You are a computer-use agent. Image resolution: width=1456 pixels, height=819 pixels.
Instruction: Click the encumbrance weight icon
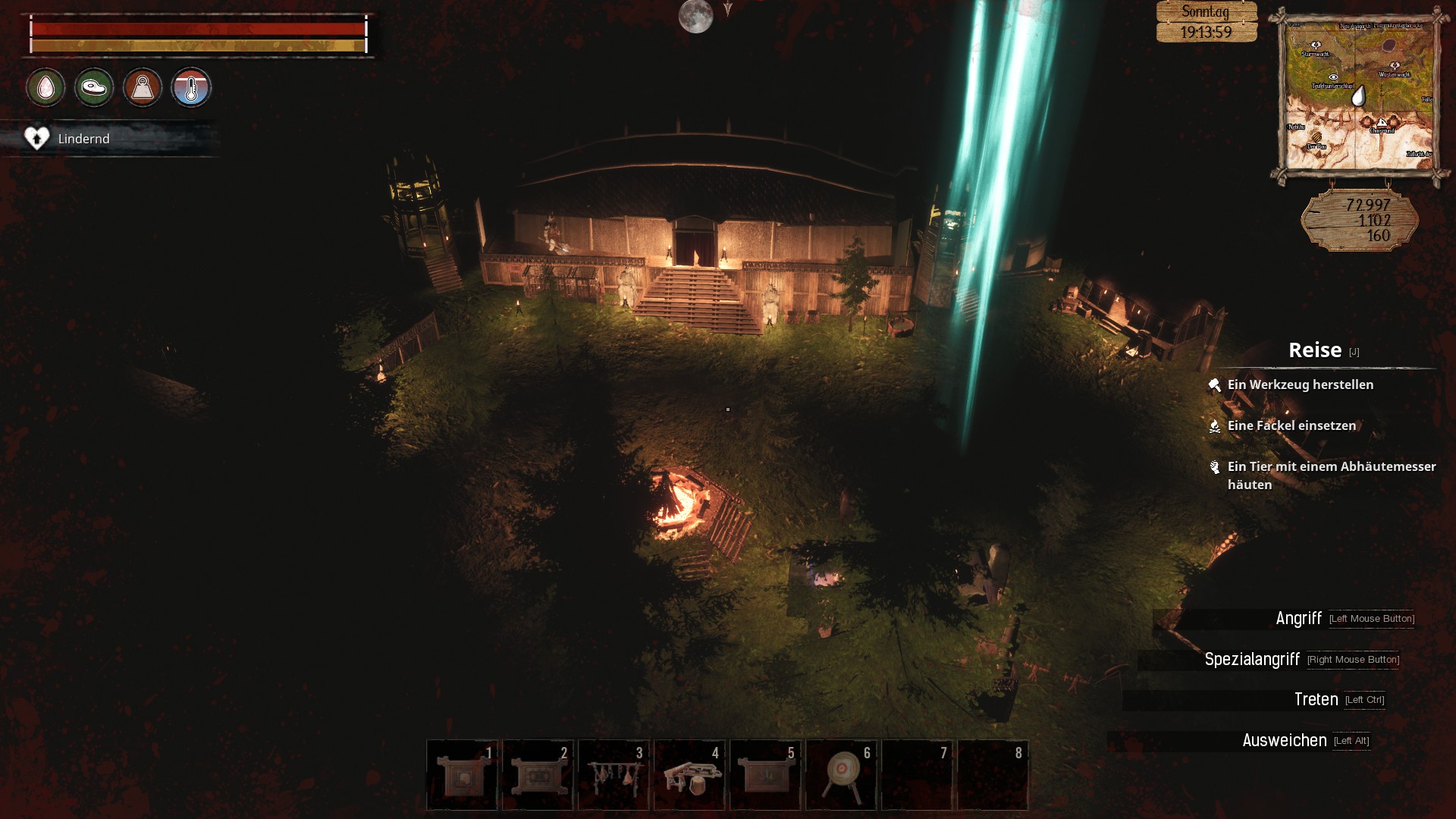coord(143,88)
